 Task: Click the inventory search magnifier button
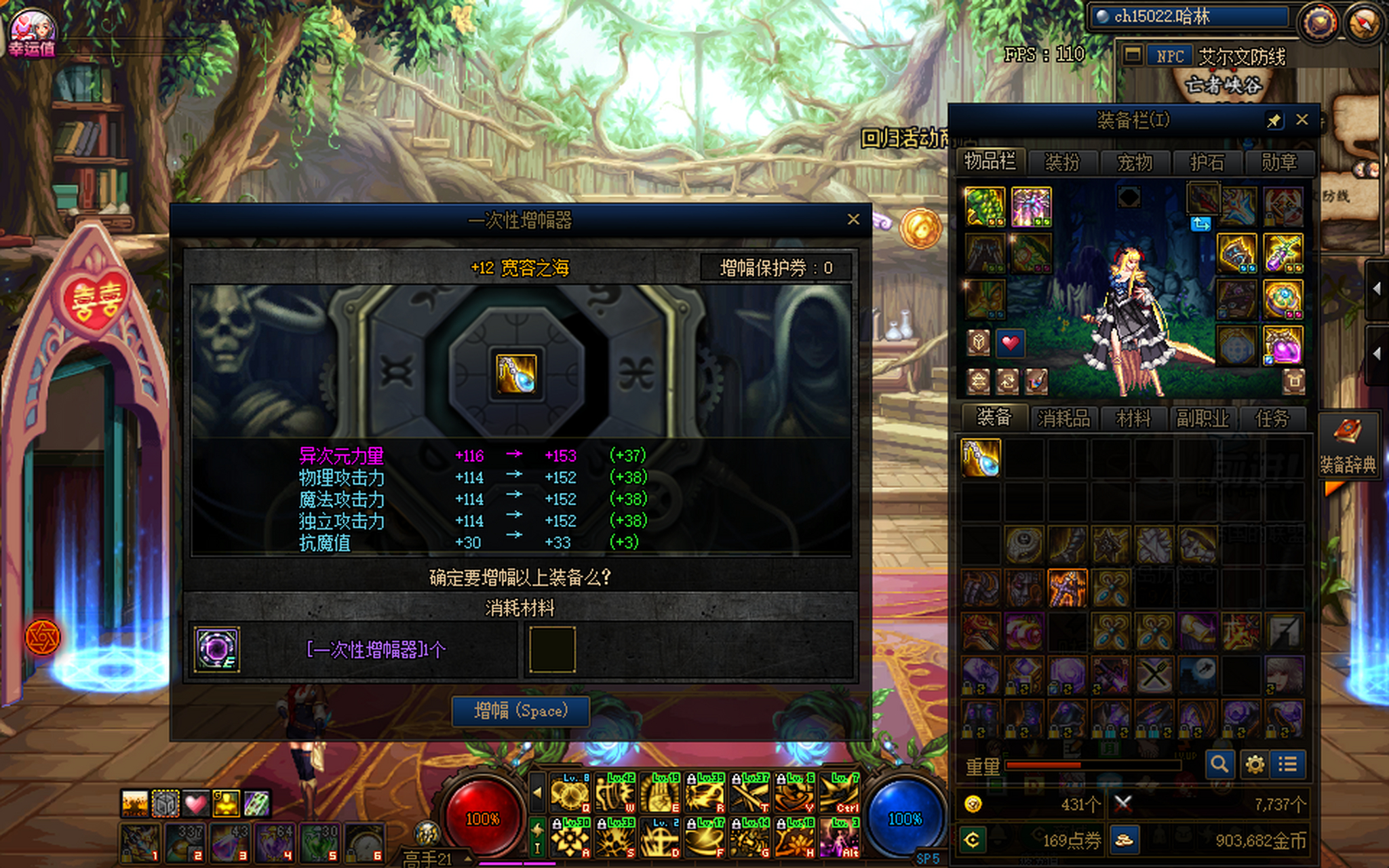click(1219, 764)
